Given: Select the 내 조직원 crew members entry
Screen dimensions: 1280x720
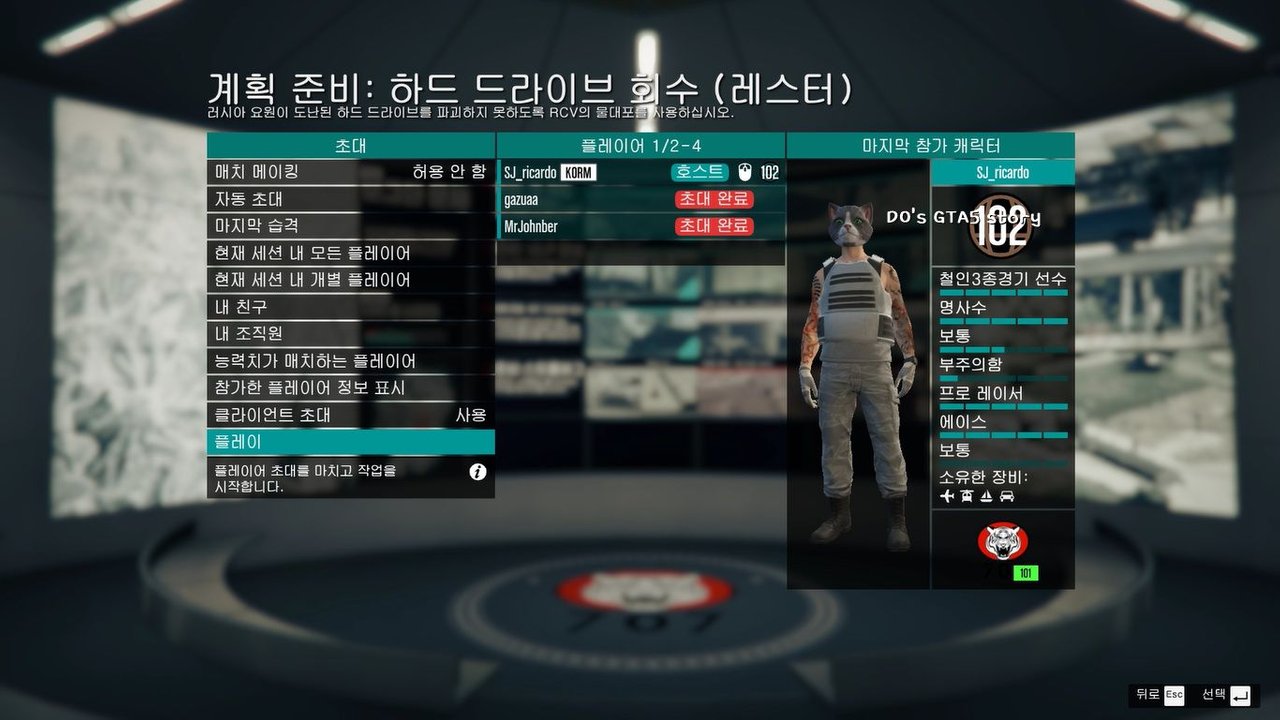Looking at the screenshot, I should [x=350, y=334].
